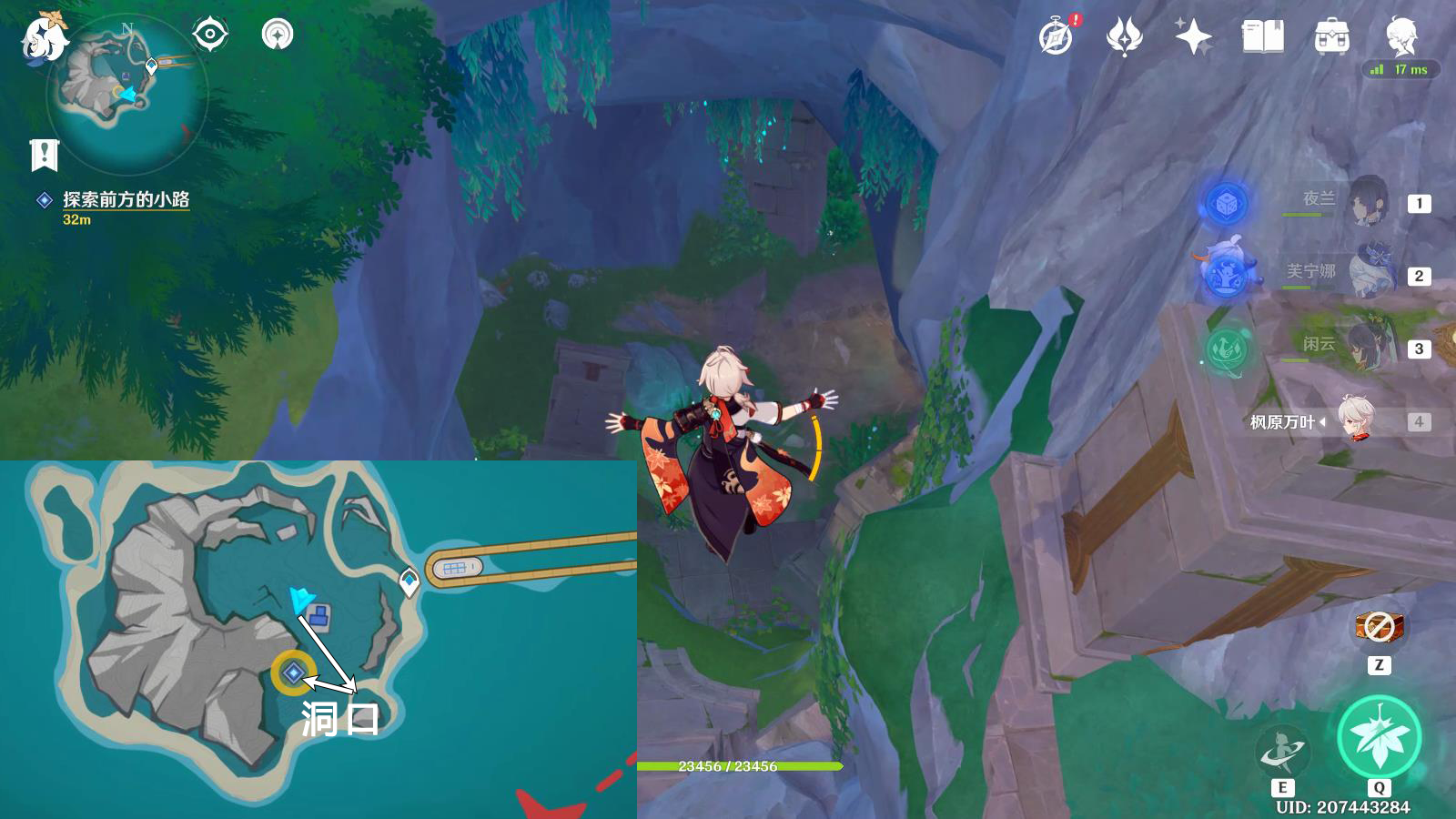Image resolution: width=1456 pixels, height=819 pixels.
Task: Activate Kazuha's maple leaf elemental burst
Action: [x=1379, y=737]
